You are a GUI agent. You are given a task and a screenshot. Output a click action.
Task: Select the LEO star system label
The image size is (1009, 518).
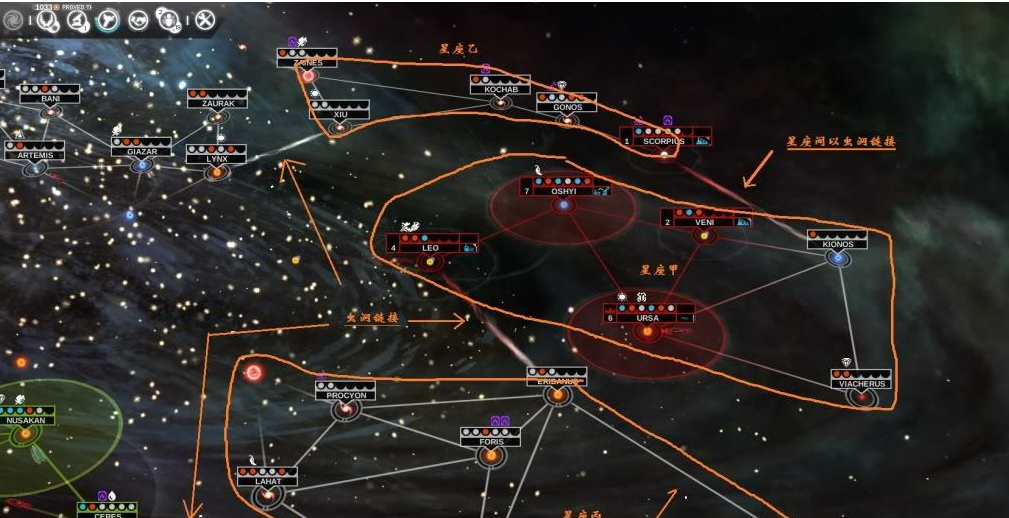pyautogui.click(x=430, y=247)
